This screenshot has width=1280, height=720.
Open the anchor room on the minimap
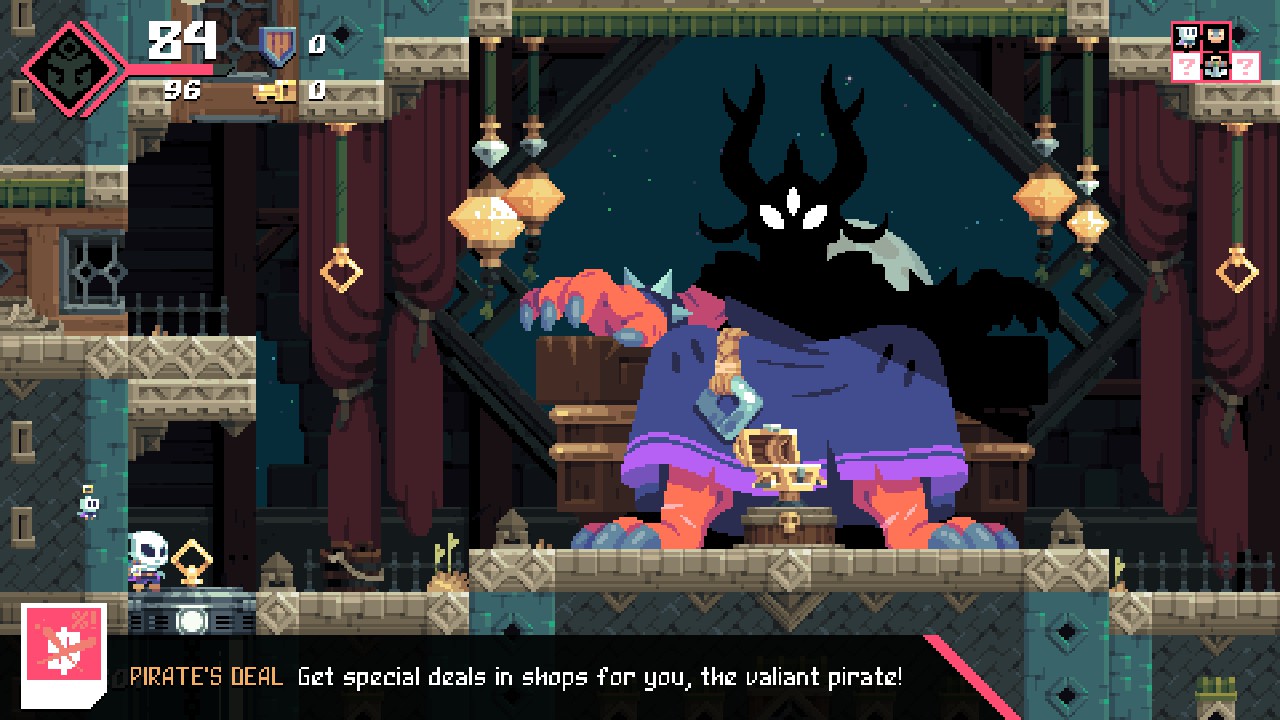(1216, 67)
